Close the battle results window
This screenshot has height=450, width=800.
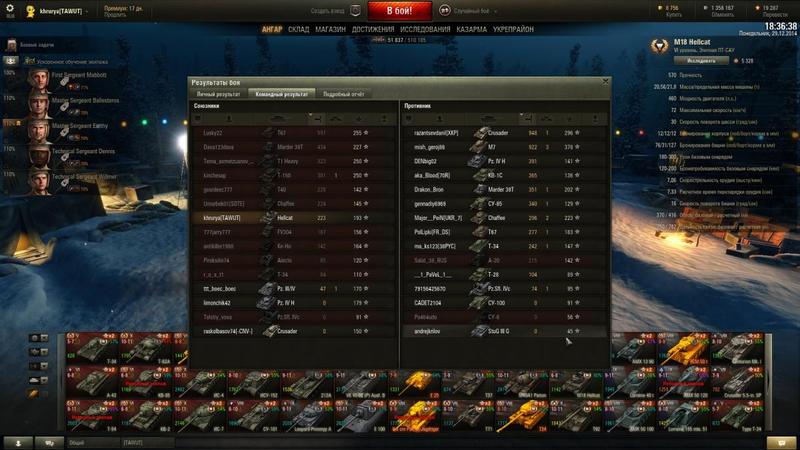(605, 81)
